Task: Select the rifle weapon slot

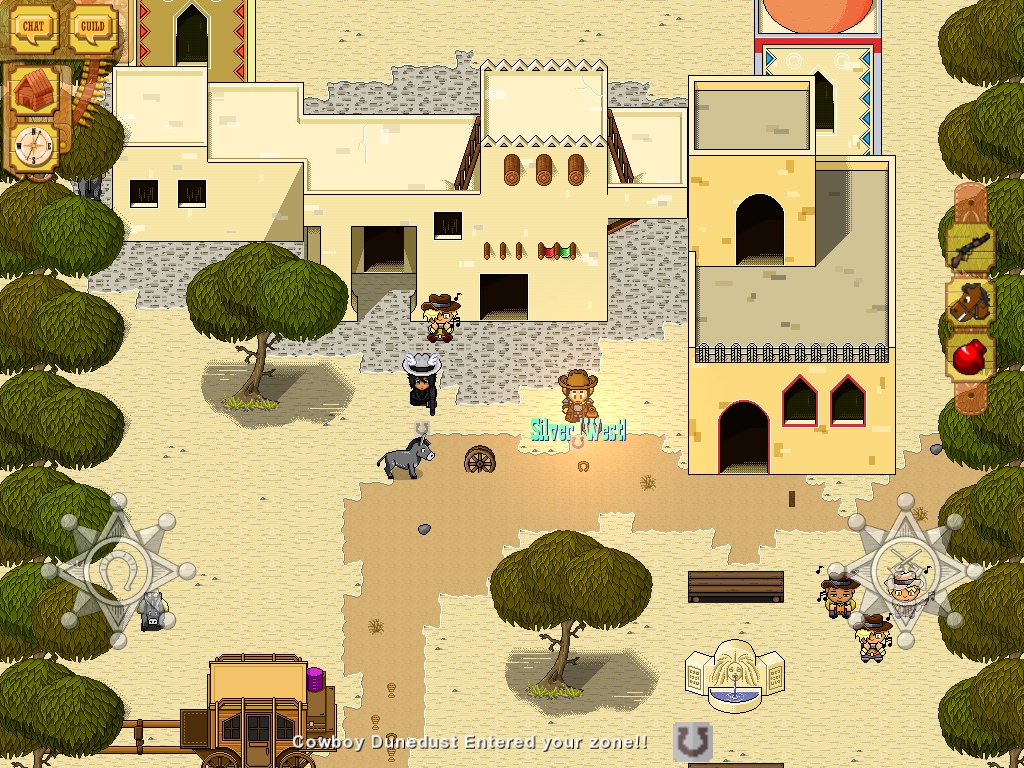Action: [x=969, y=245]
